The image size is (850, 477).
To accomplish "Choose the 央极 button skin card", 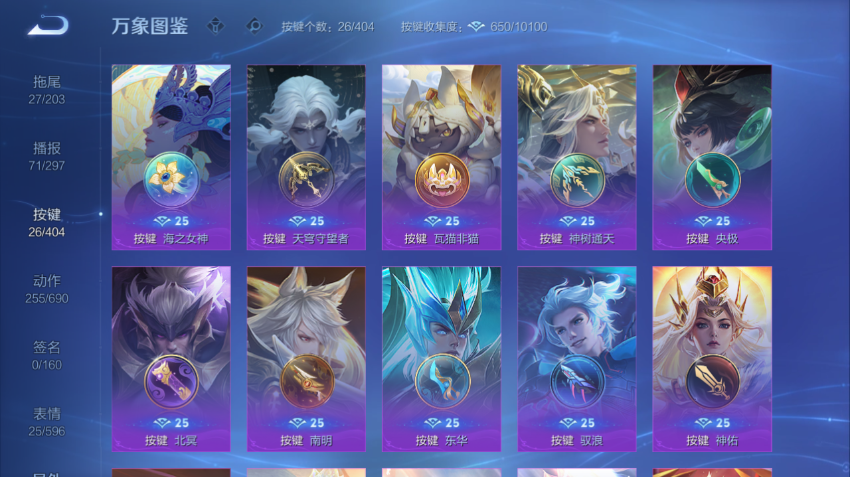I will click(711, 157).
